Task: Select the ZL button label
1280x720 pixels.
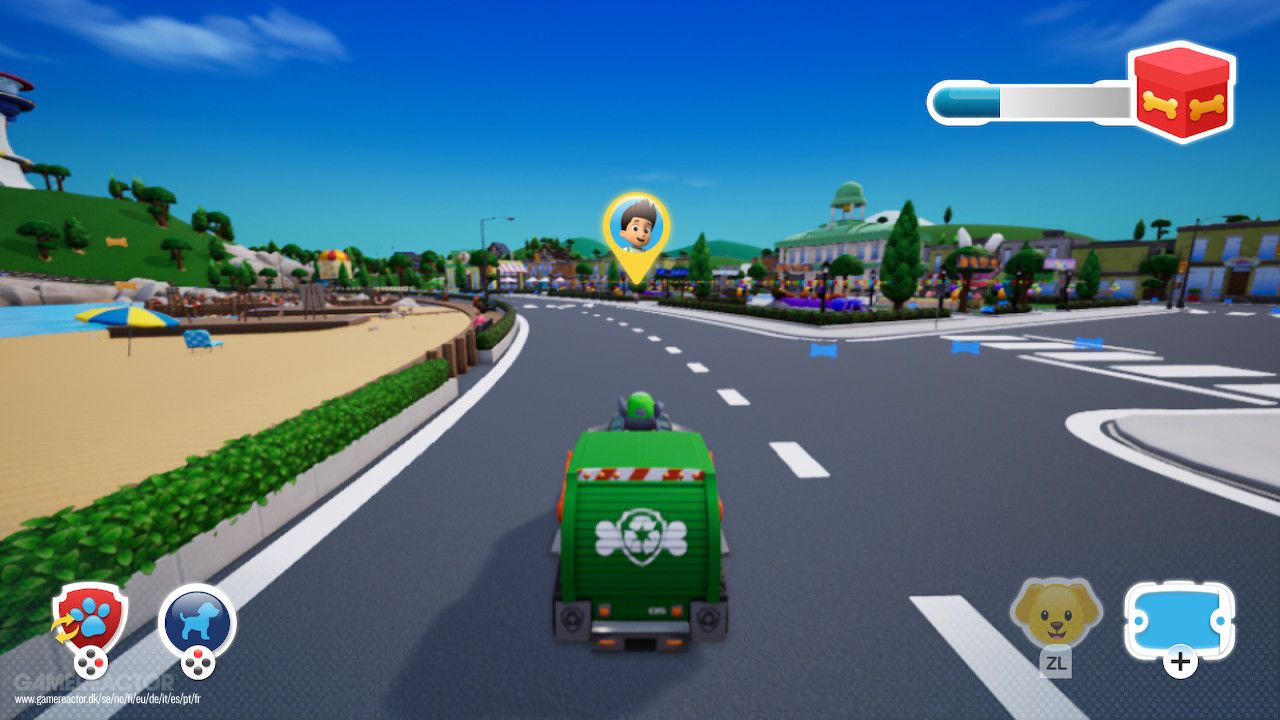Action: 1056,663
